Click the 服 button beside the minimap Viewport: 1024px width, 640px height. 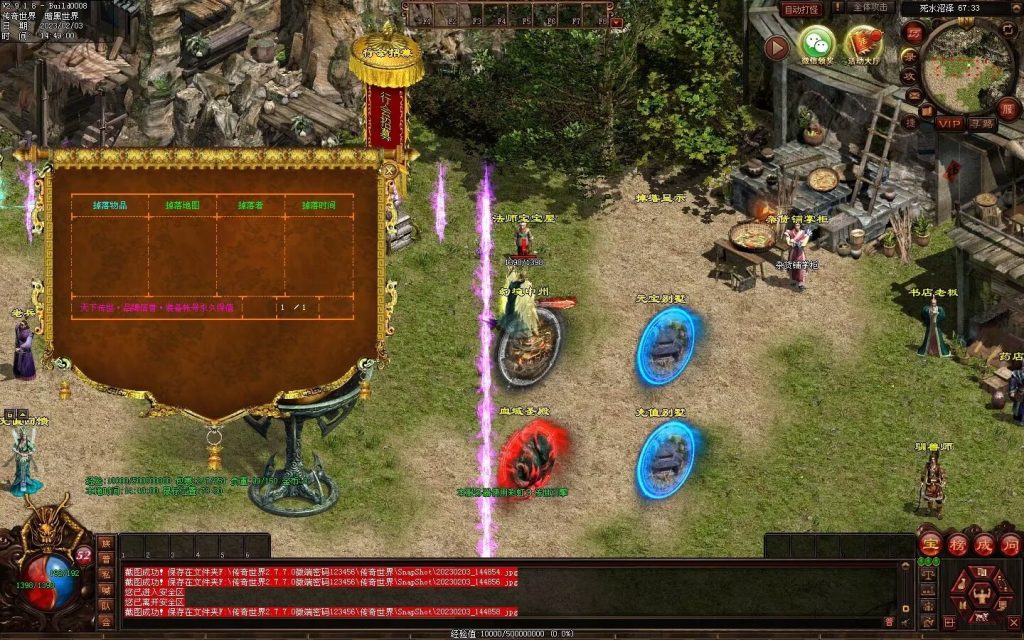1008,109
